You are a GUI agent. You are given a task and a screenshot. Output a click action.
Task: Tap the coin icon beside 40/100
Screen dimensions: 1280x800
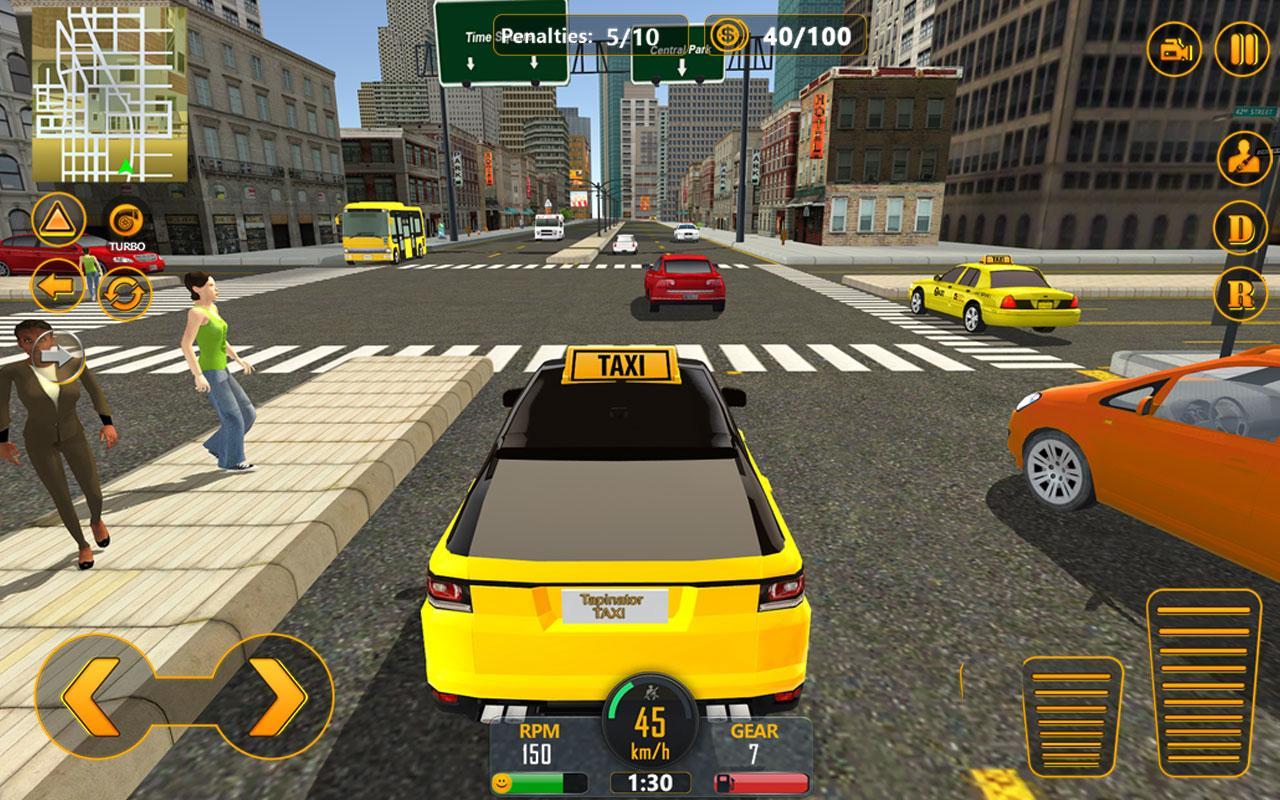point(729,37)
